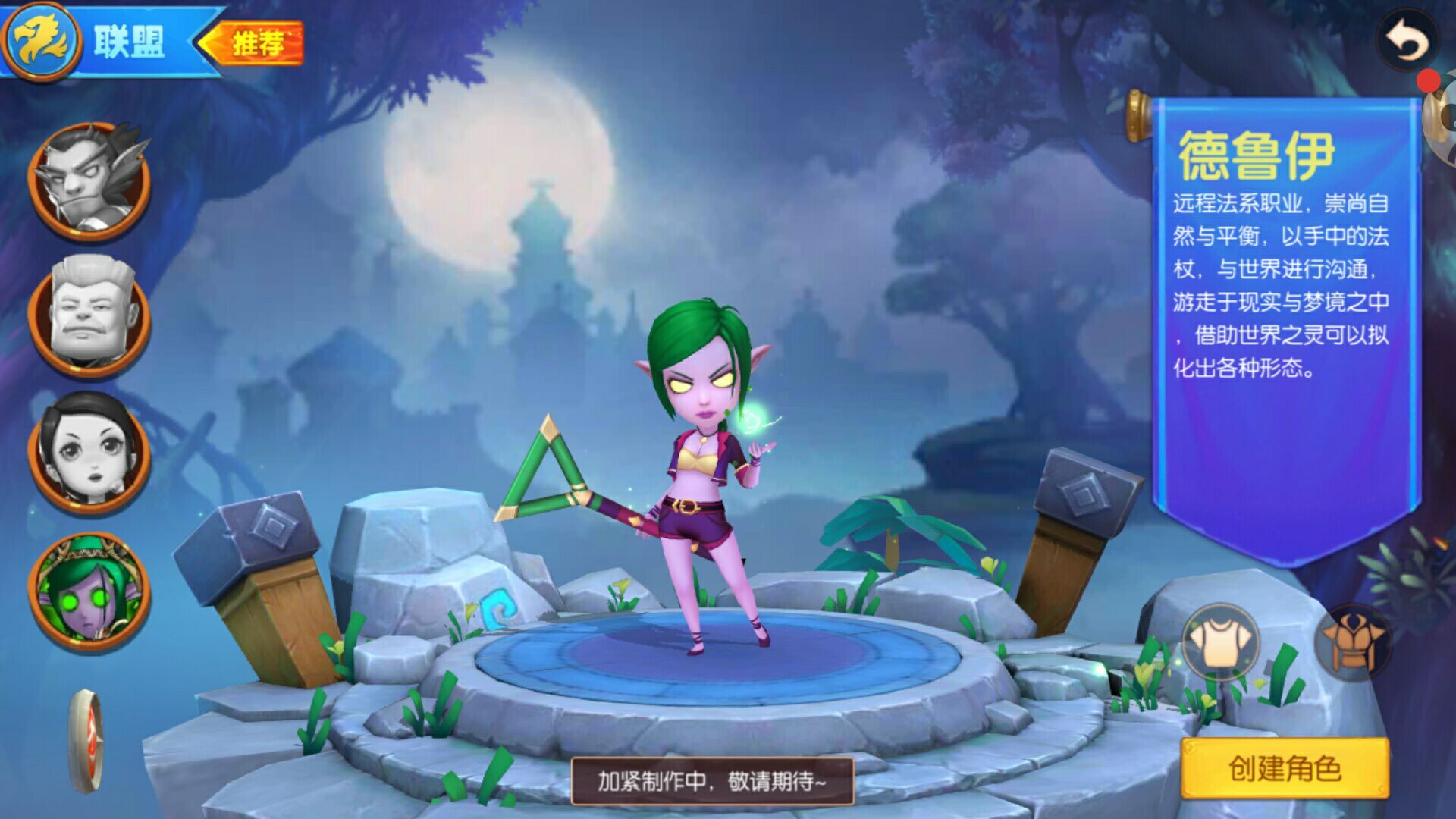The image size is (1456, 819).
Task: Select the green-haired druid portrait
Action: point(89,591)
